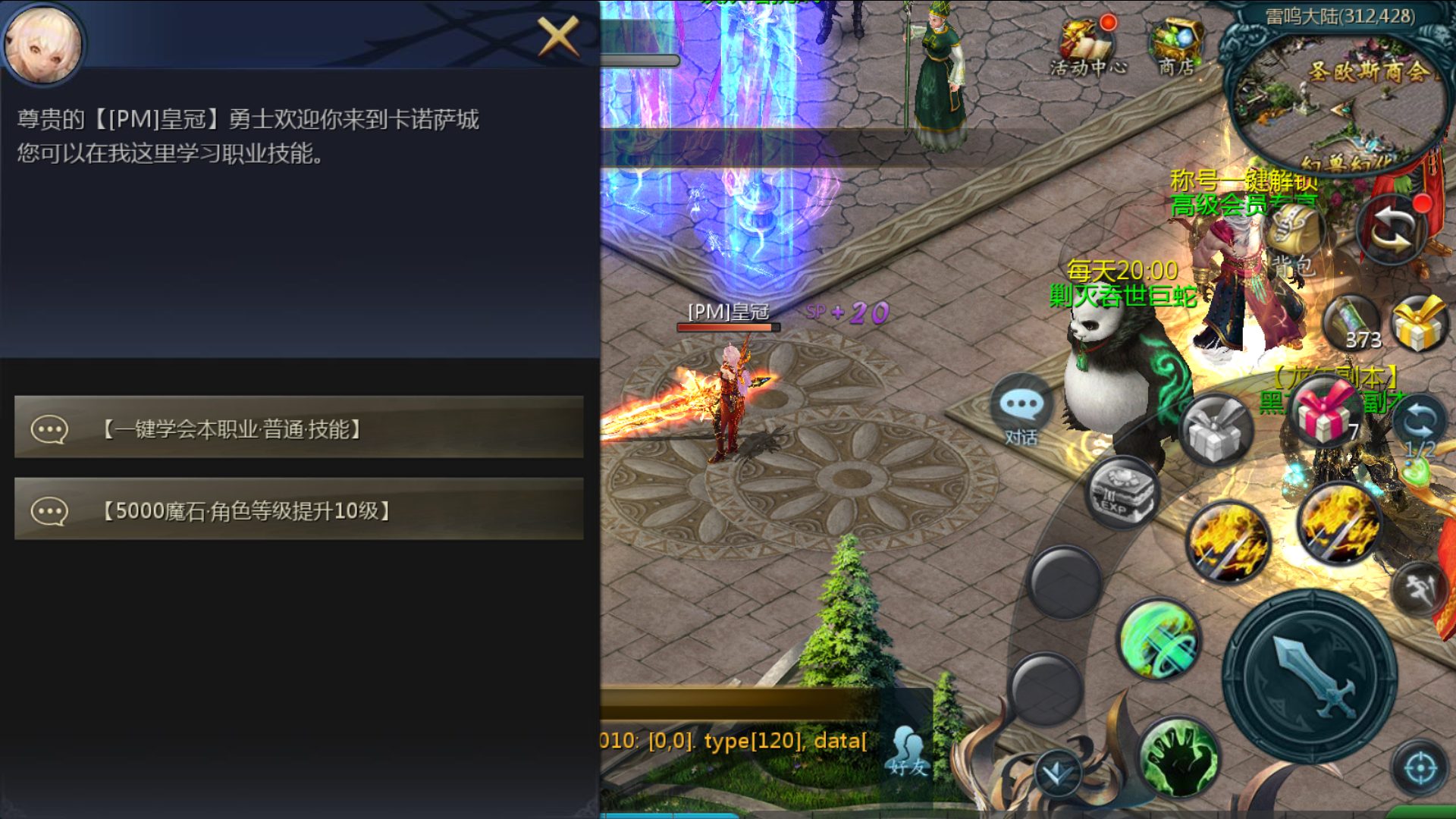Open the red gift box with 7
The image size is (1456, 819).
[1326, 413]
